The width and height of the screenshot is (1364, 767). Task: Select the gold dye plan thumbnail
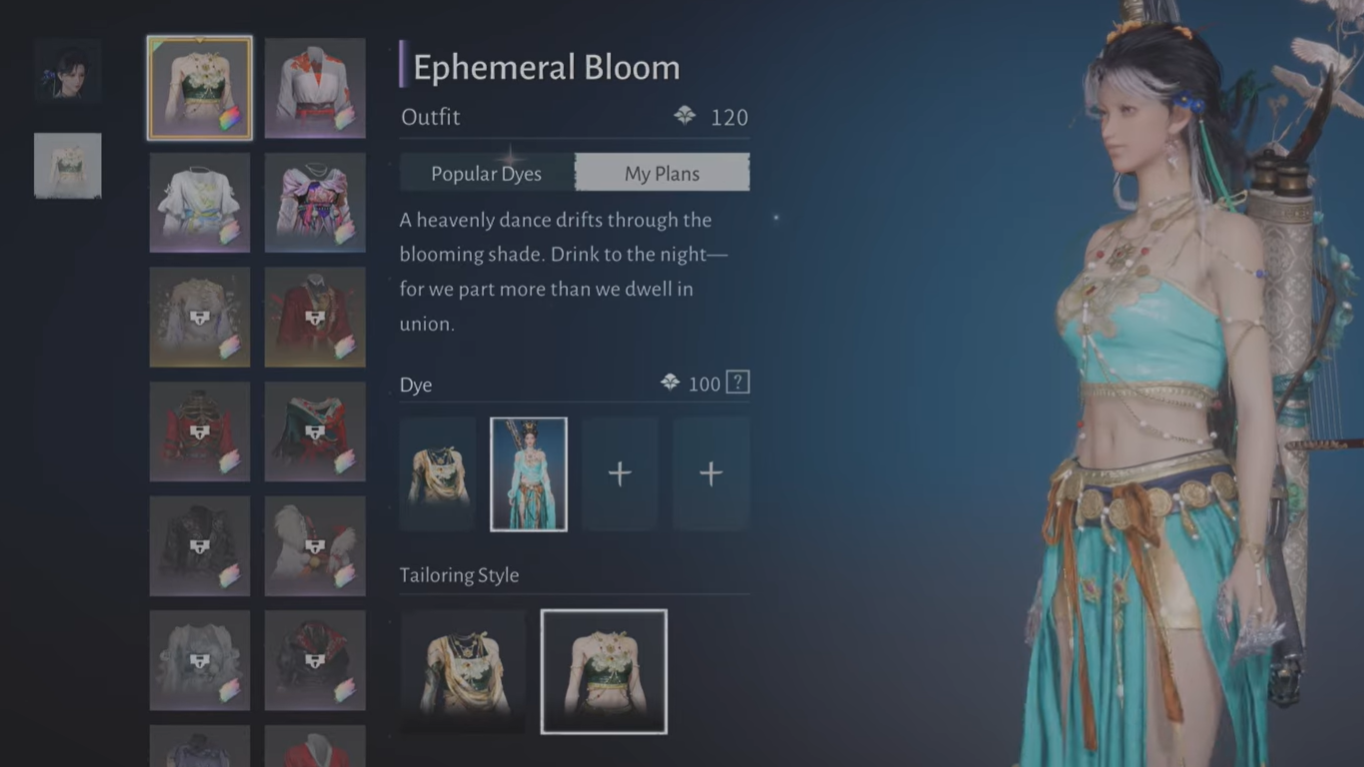point(438,474)
